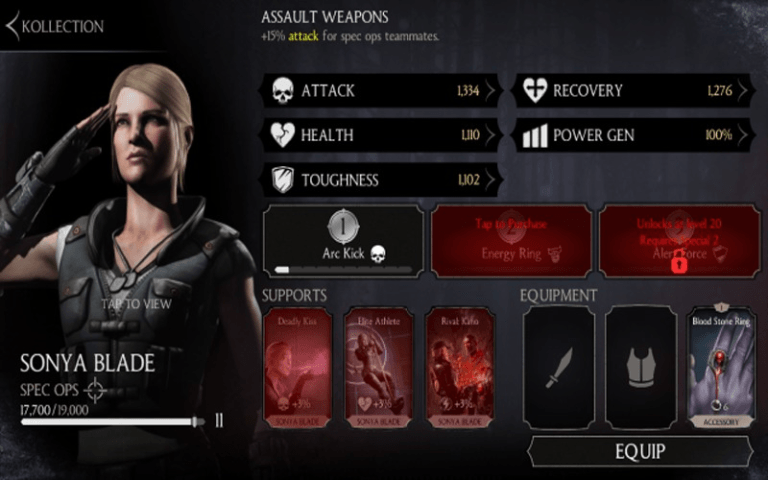Choose the Elite Athlete support card
Image resolution: width=768 pixels, height=480 pixels.
379,367
